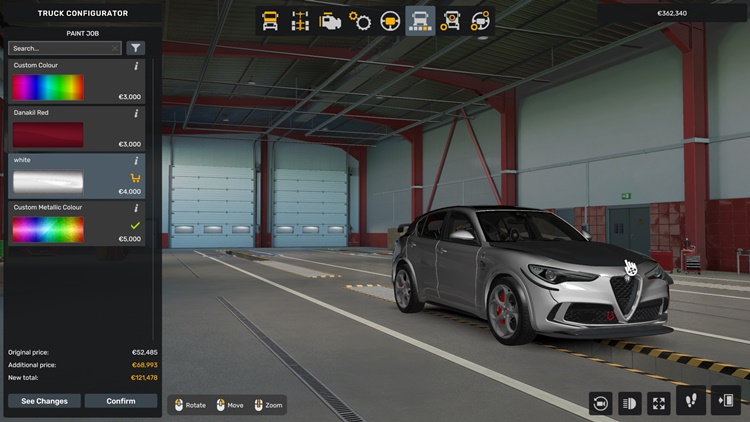Viewport: 750px width, 422px height.
Task: Add white paint to cart
Action: (x=136, y=178)
